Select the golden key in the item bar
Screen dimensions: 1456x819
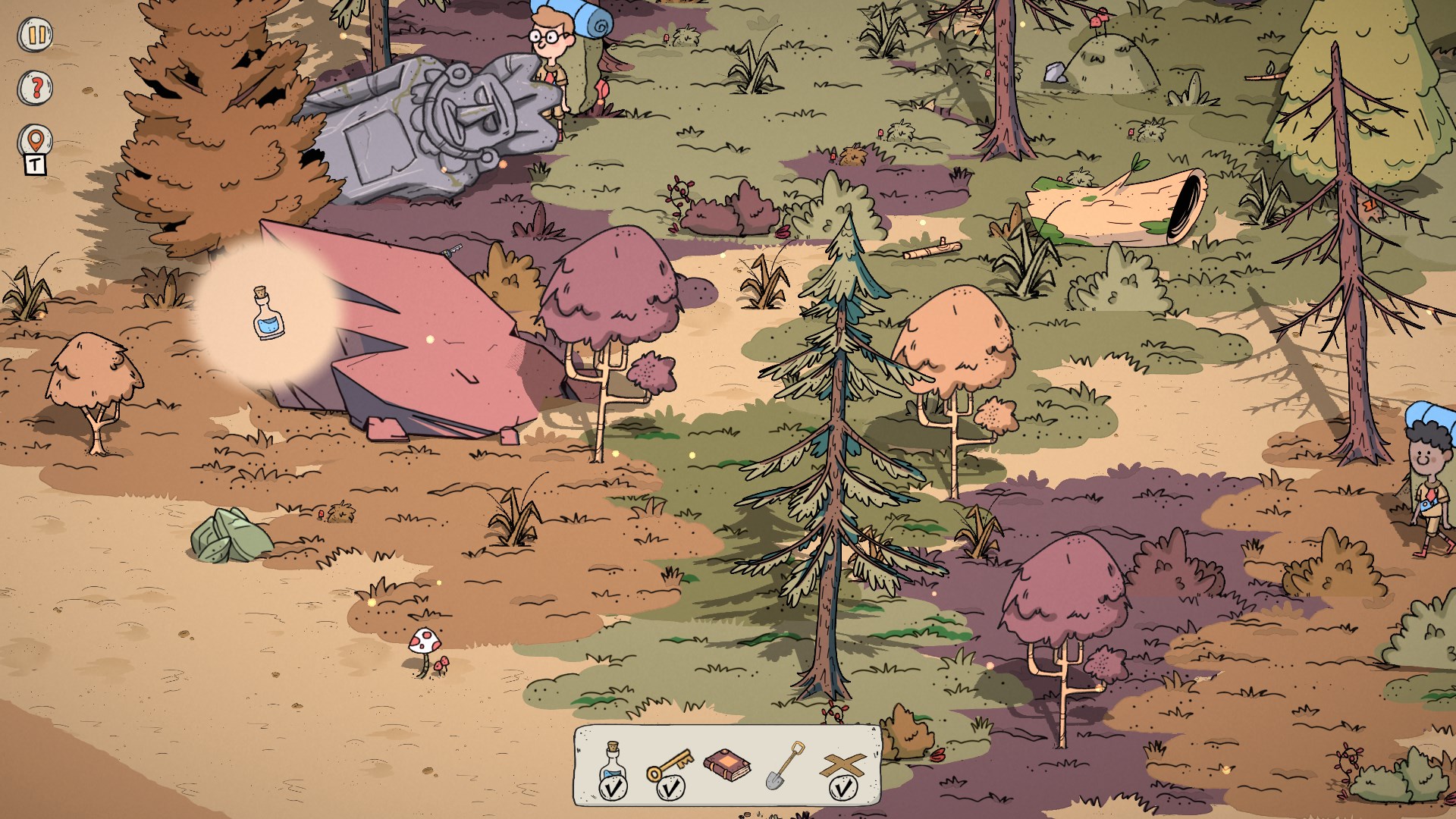click(x=670, y=766)
